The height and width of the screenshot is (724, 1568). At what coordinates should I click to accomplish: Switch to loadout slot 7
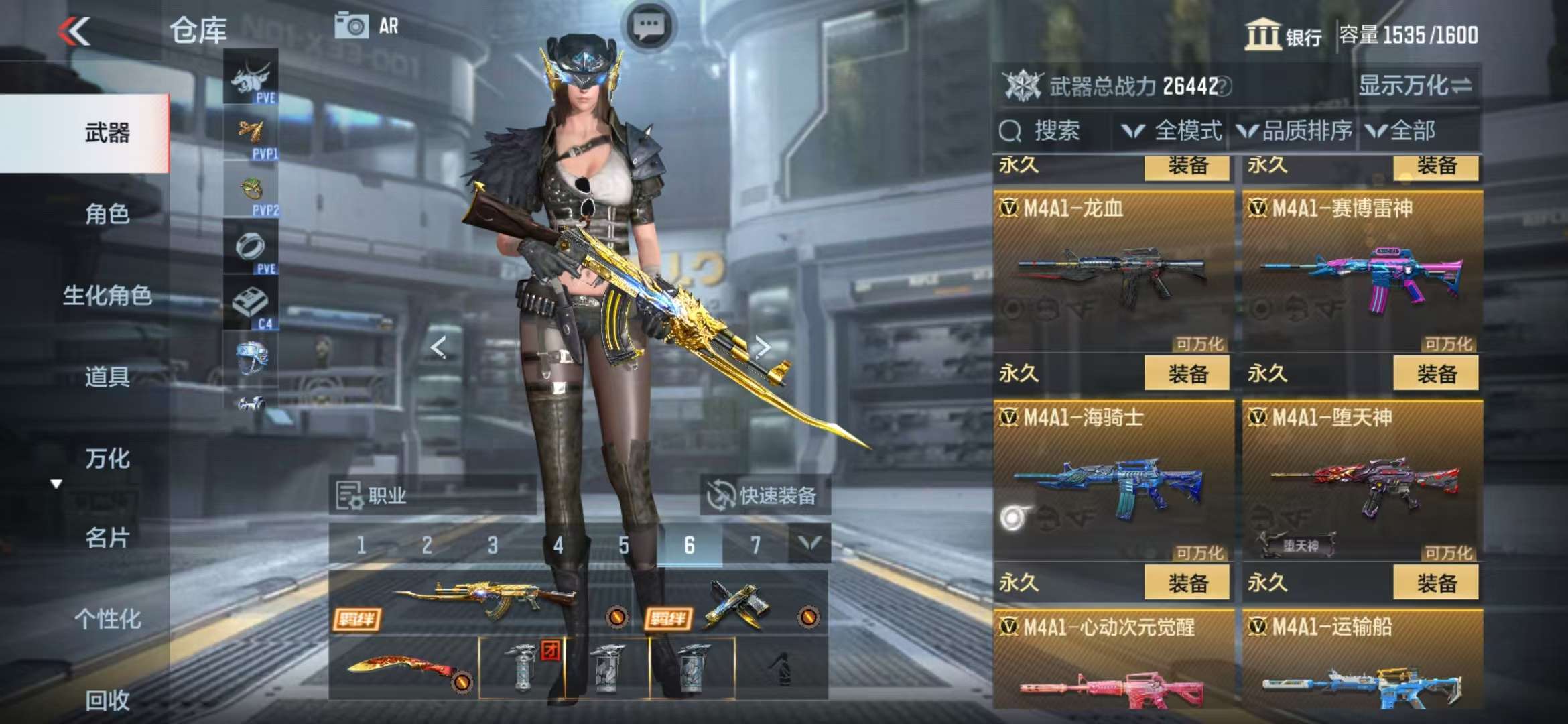[x=755, y=545]
